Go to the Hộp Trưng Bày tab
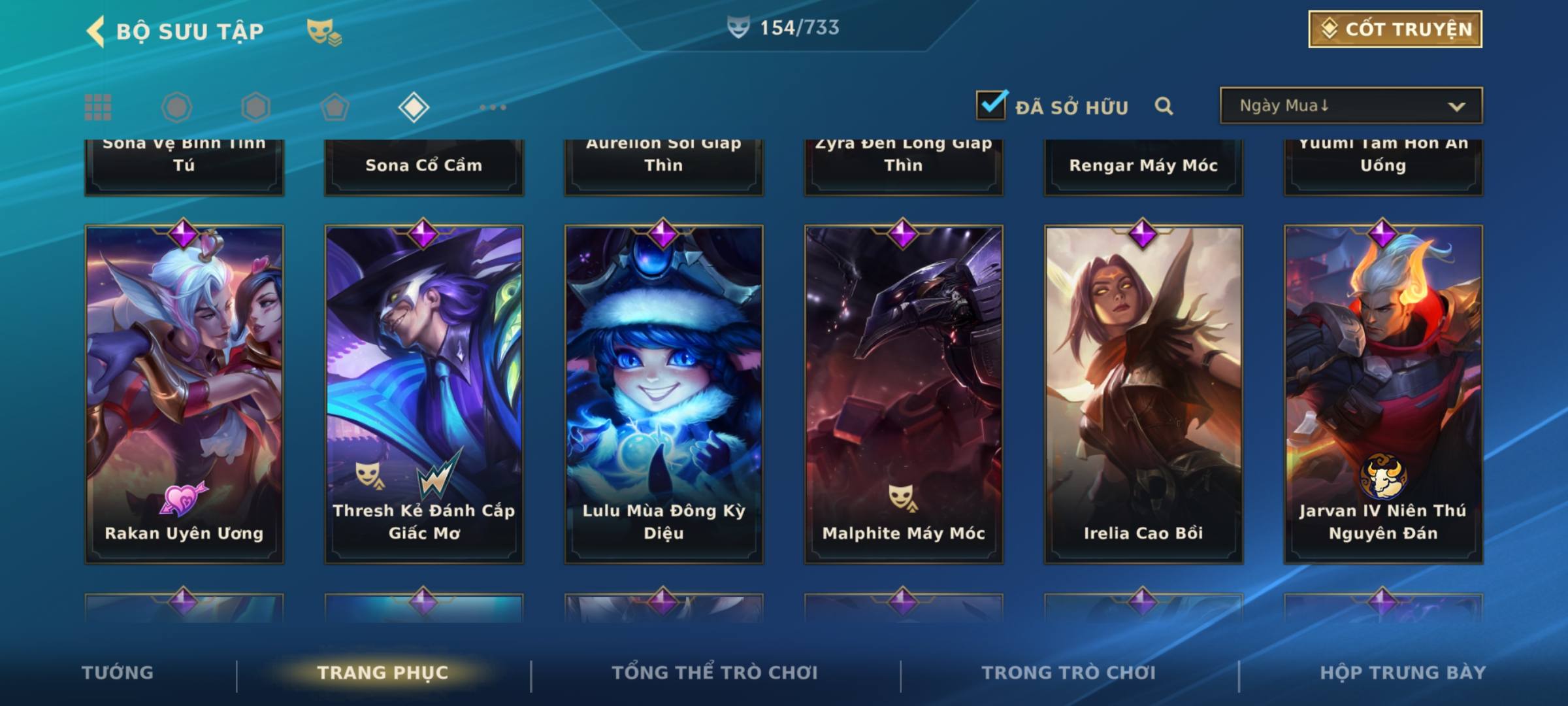 tap(1403, 673)
